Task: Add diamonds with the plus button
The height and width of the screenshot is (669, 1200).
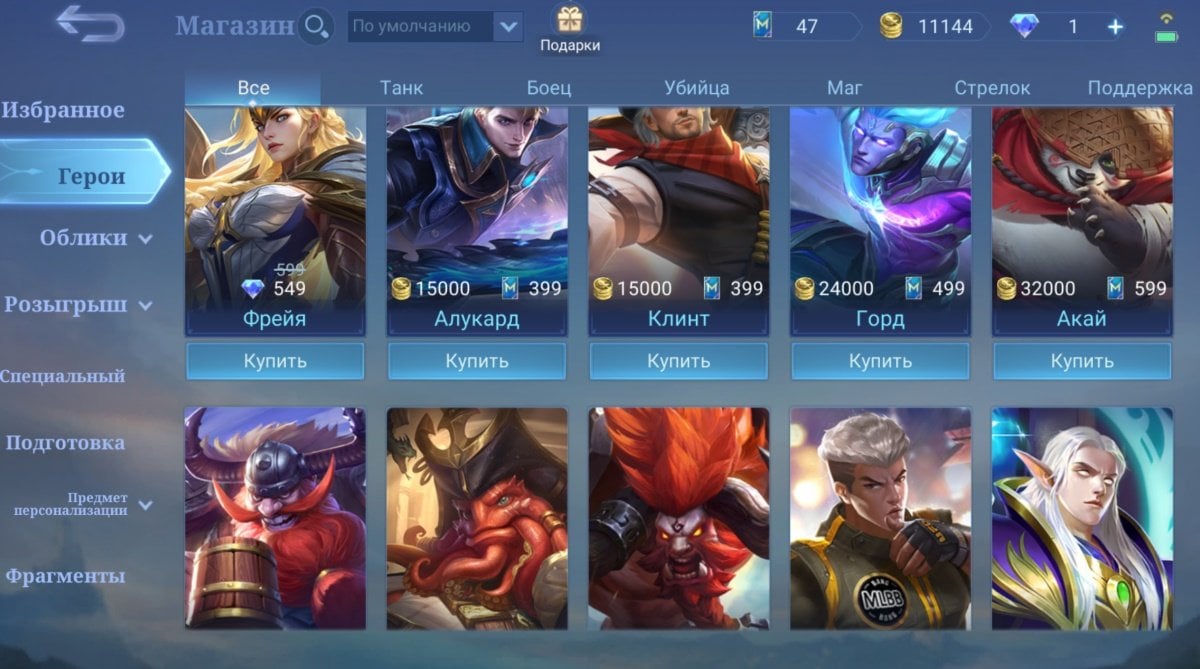Action: [1115, 26]
